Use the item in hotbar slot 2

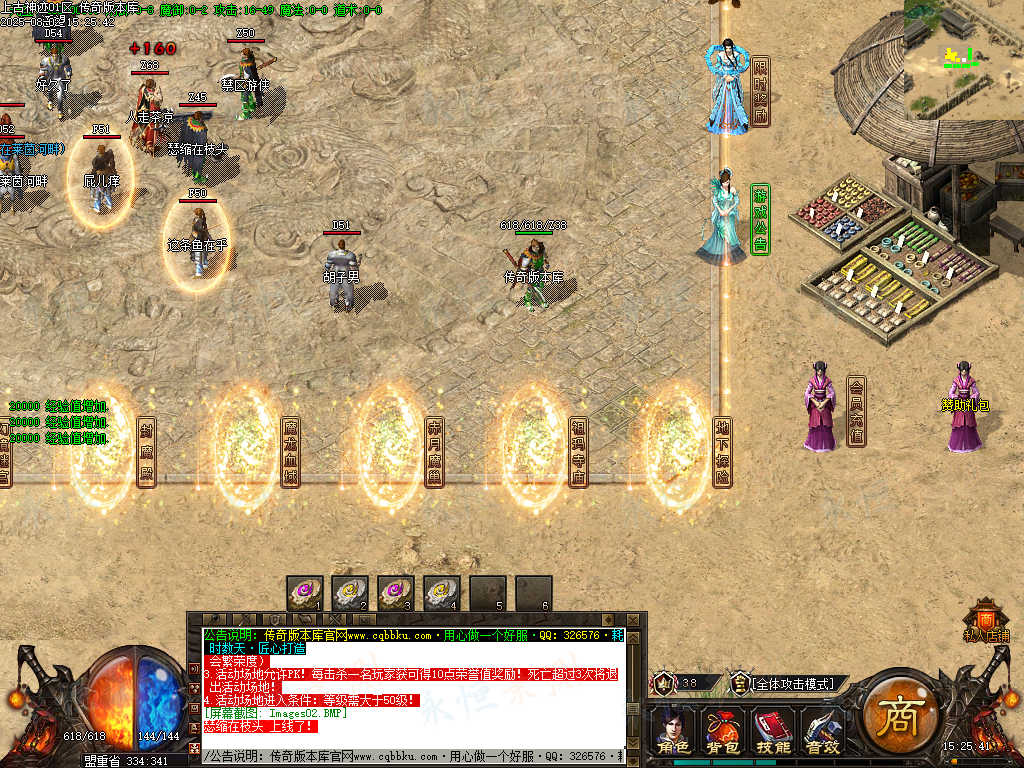tap(350, 592)
